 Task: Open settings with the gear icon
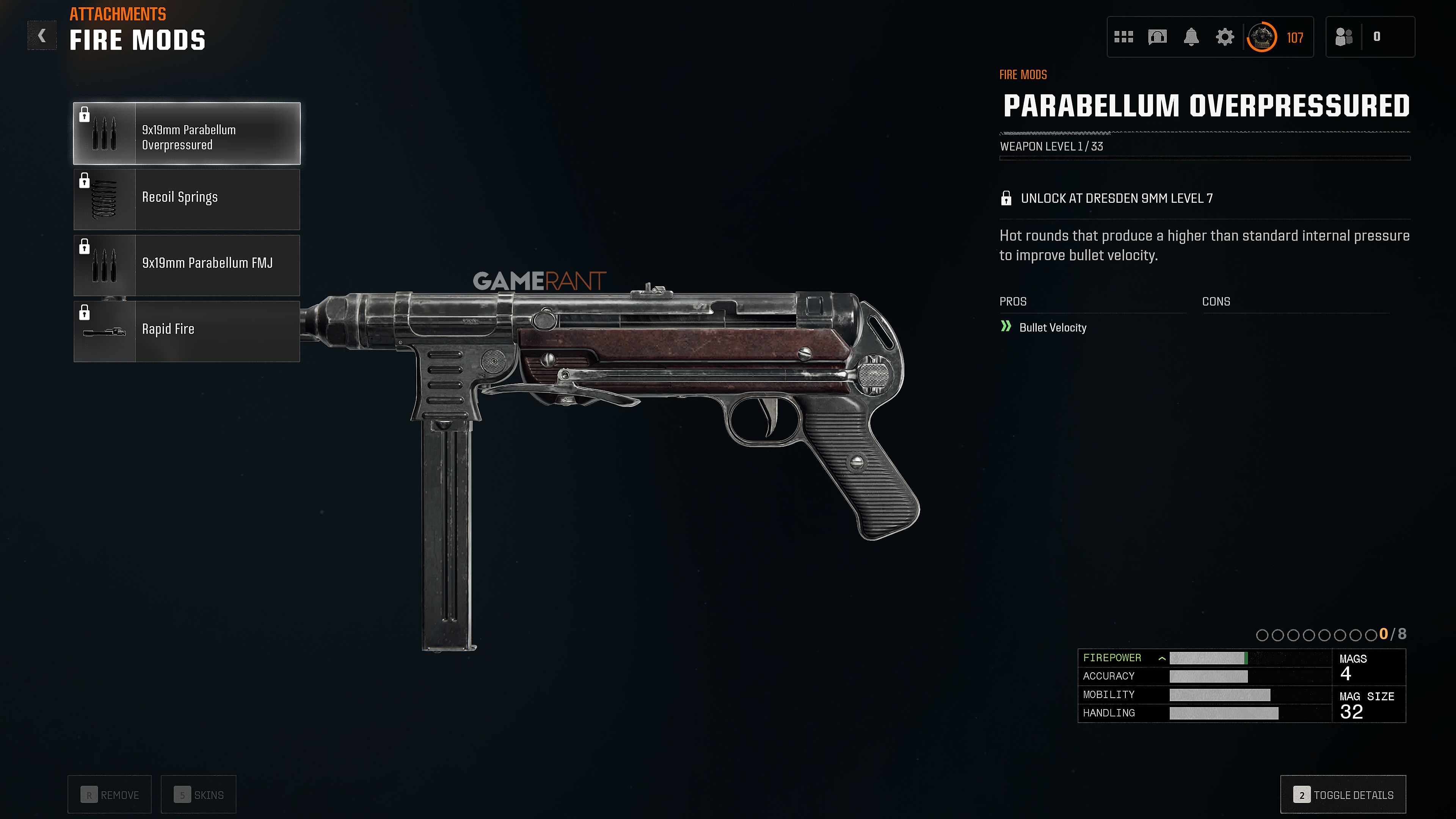click(1225, 37)
